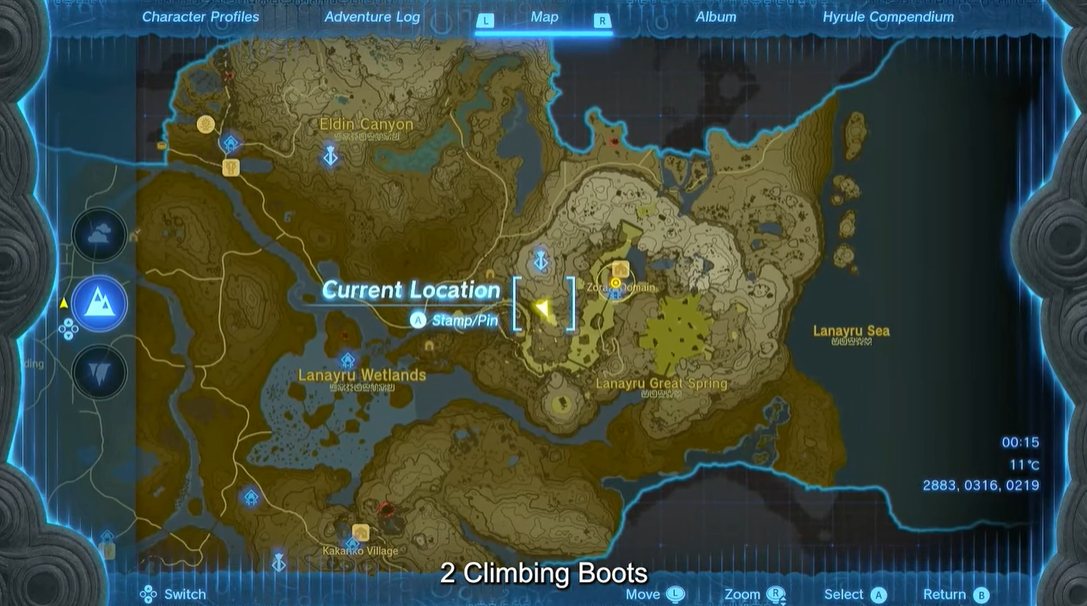
Task: Click the yellow current location arrow
Action: pos(542,308)
